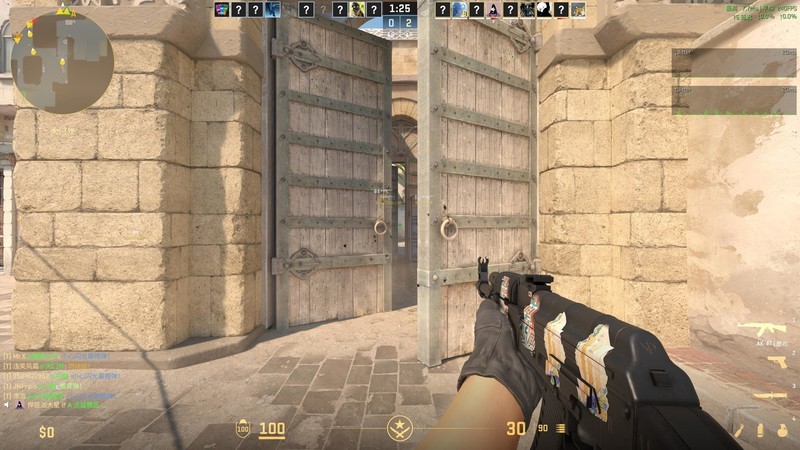Select the last avatar in right team row
The image size is (800, 450).
[x=578, y=10]
